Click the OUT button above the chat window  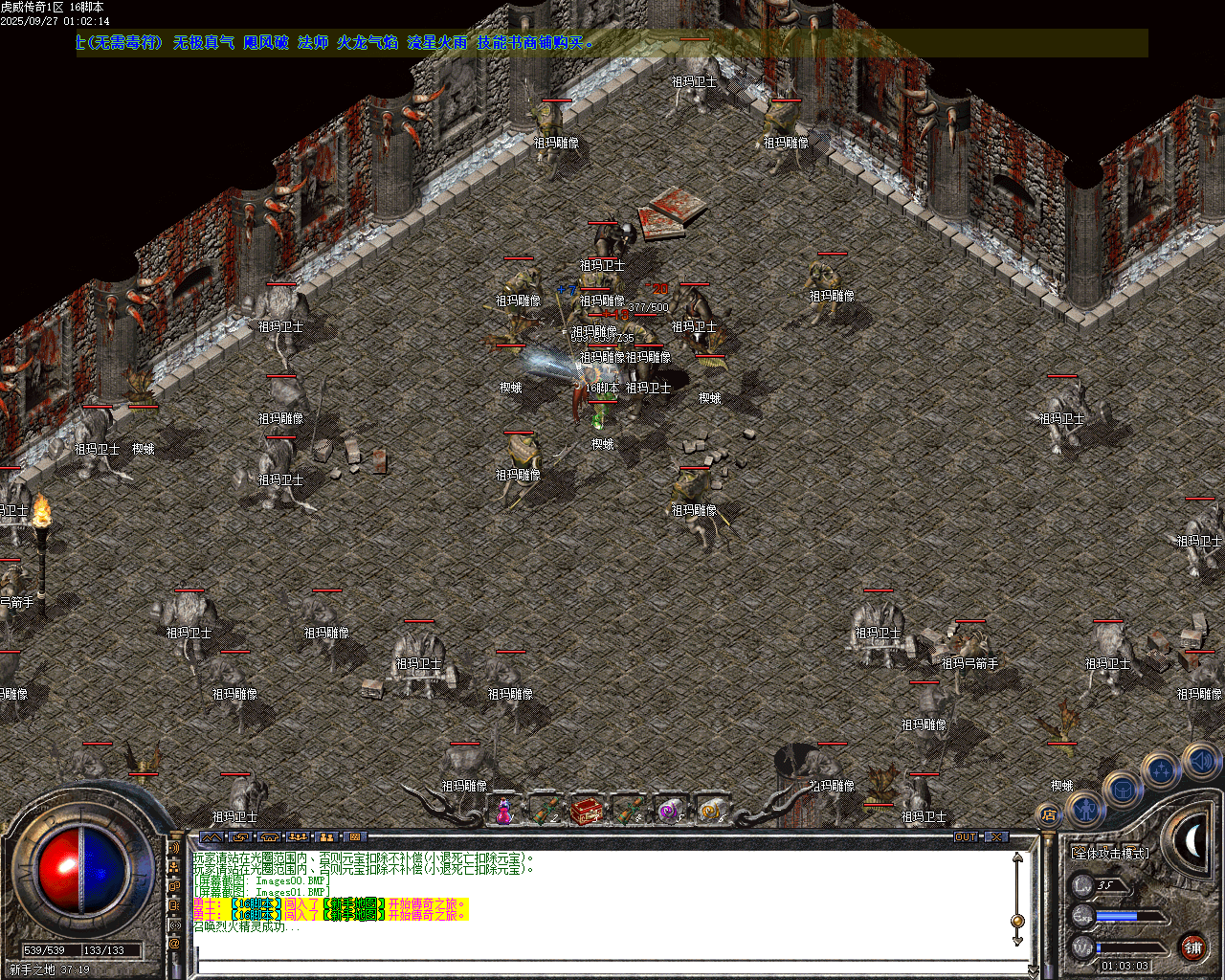point(966,836)
